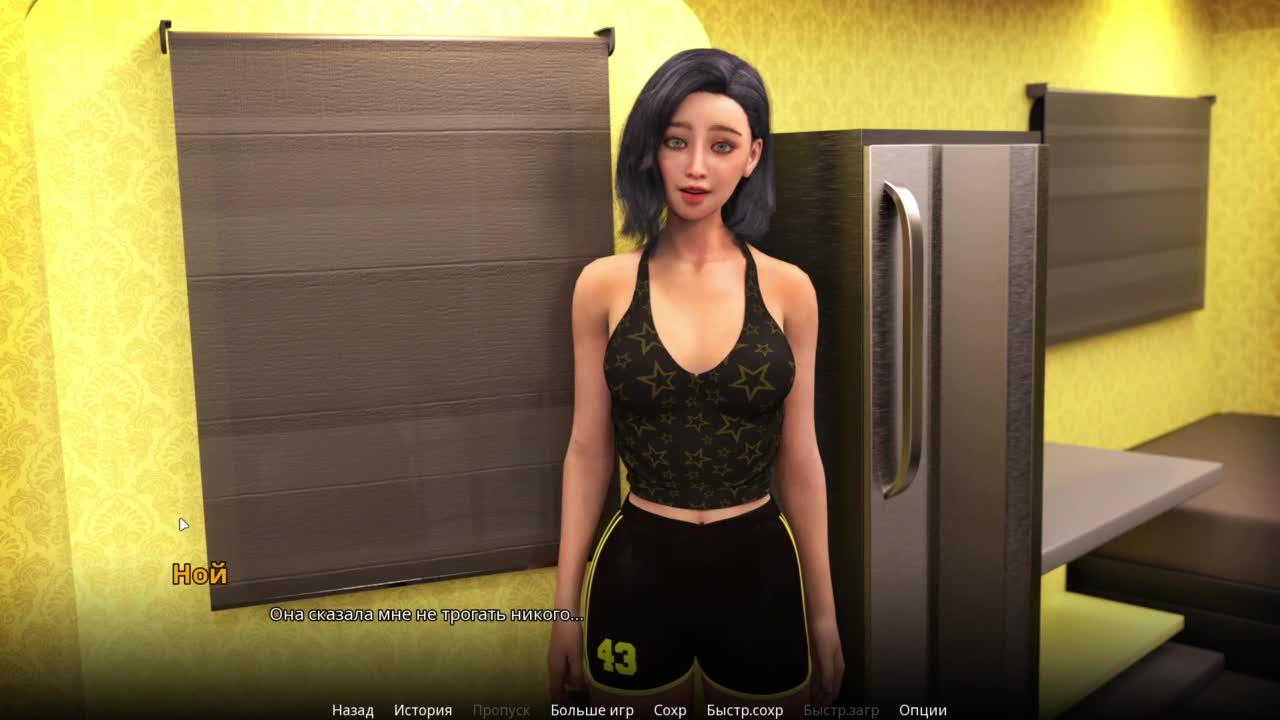Open the Сохр save menu

(670, 710)
